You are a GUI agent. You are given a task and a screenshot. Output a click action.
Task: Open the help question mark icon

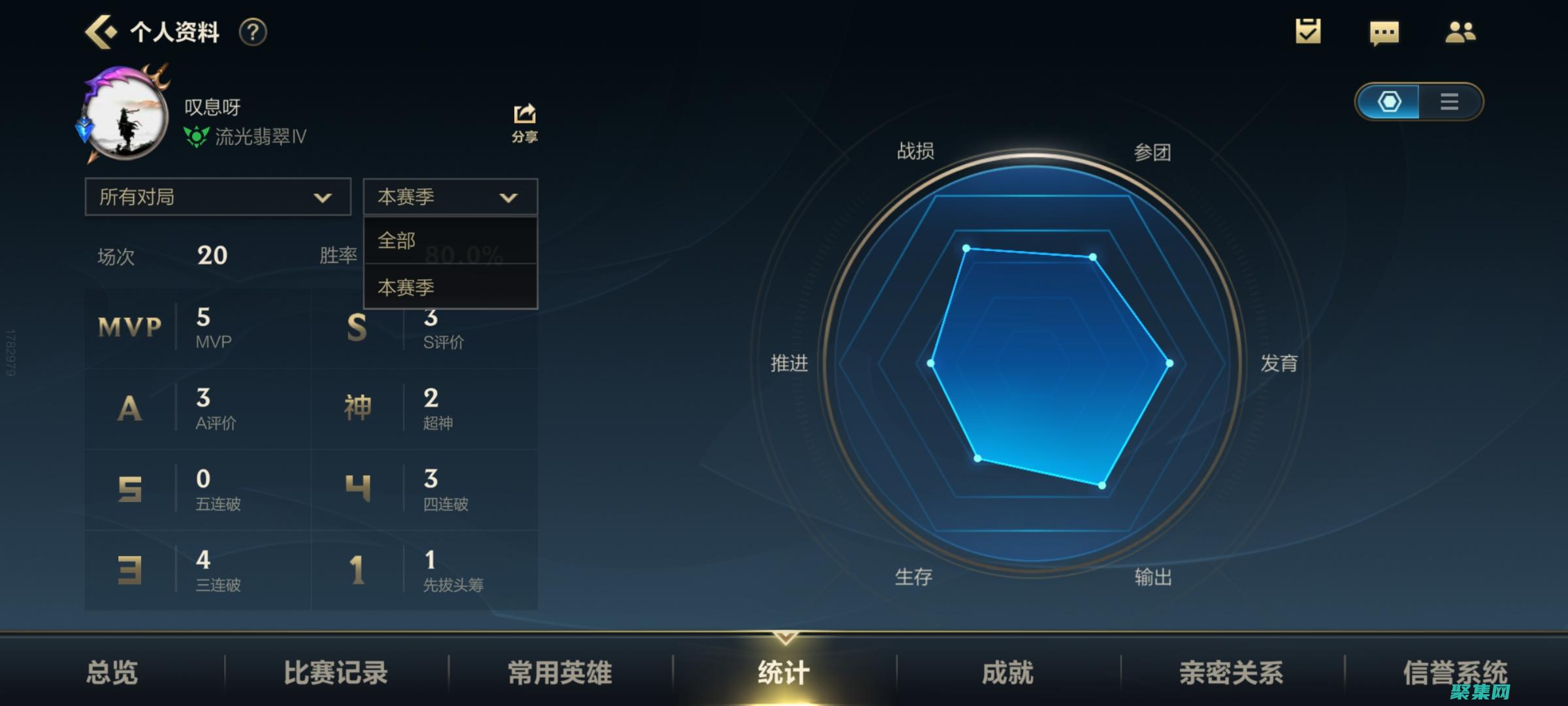253,31
